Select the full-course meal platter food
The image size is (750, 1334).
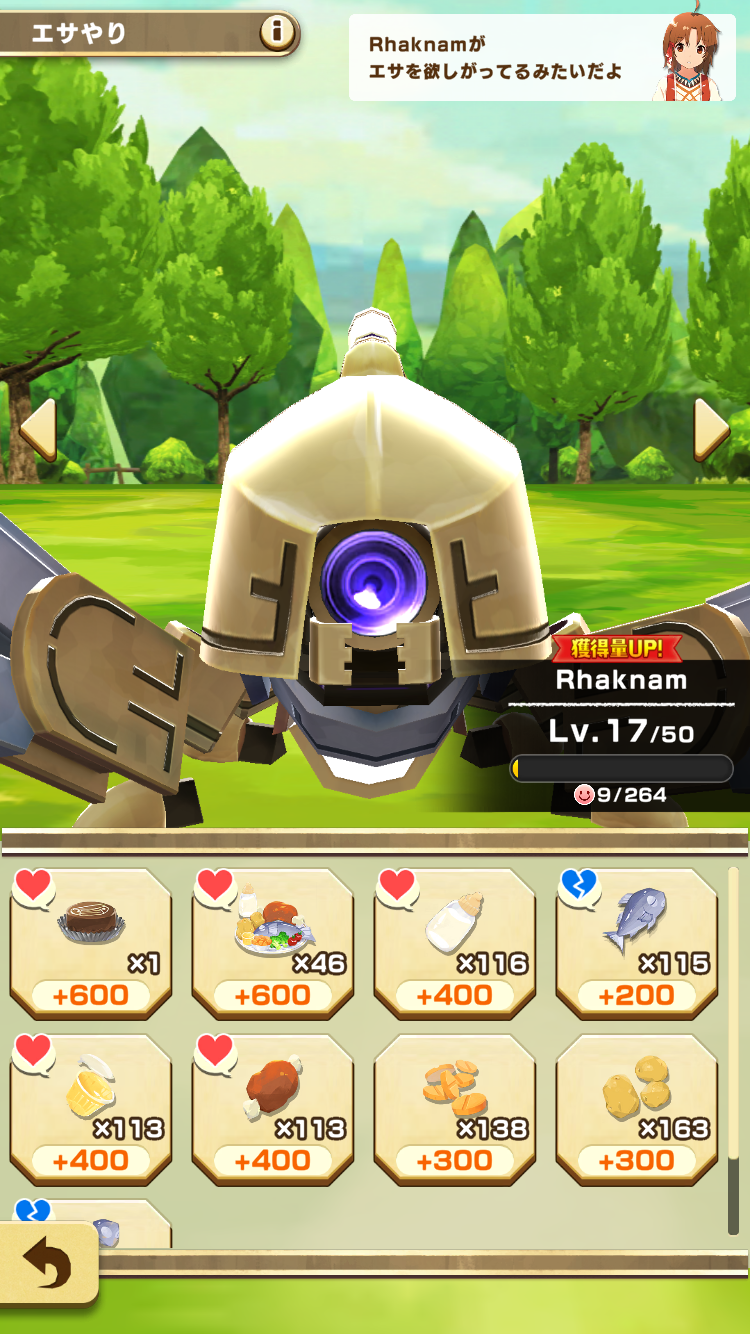[273, 942]
